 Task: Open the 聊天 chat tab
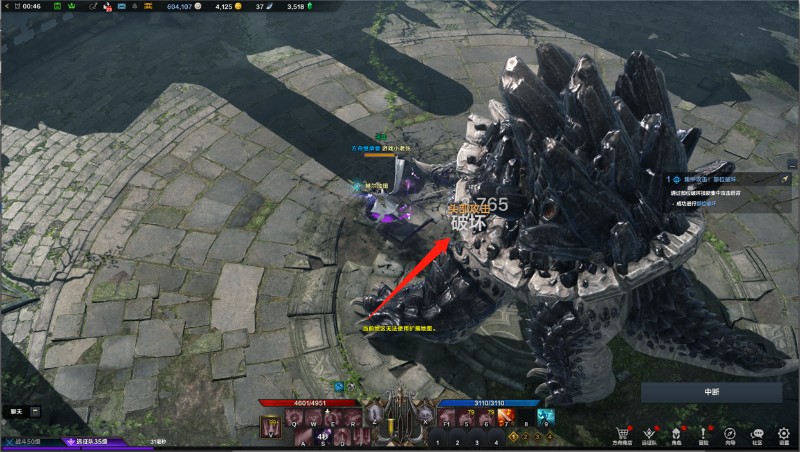coord(15,411)
